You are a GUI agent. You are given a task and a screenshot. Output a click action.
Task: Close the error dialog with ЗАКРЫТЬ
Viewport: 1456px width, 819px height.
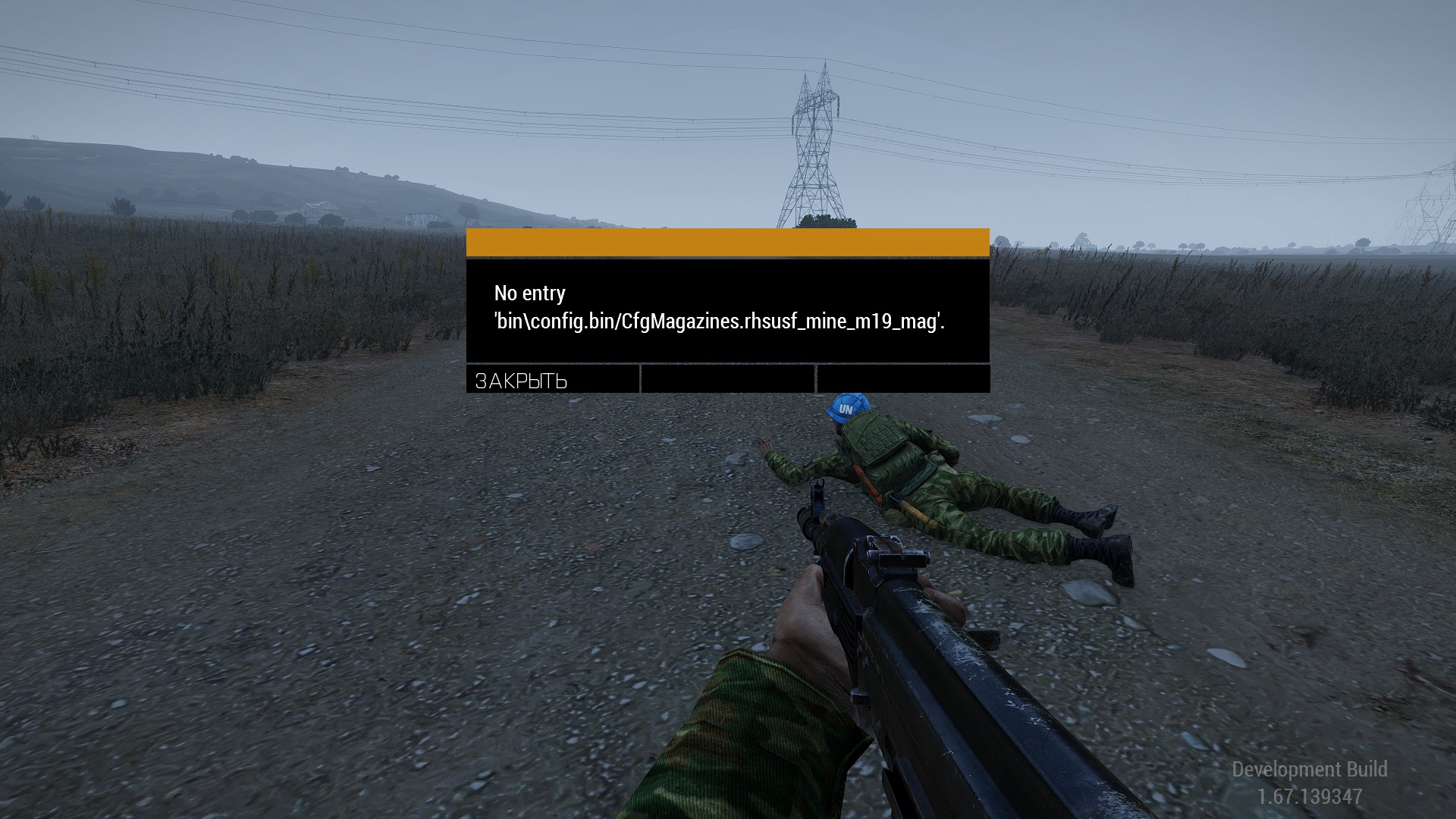point(552,380)
